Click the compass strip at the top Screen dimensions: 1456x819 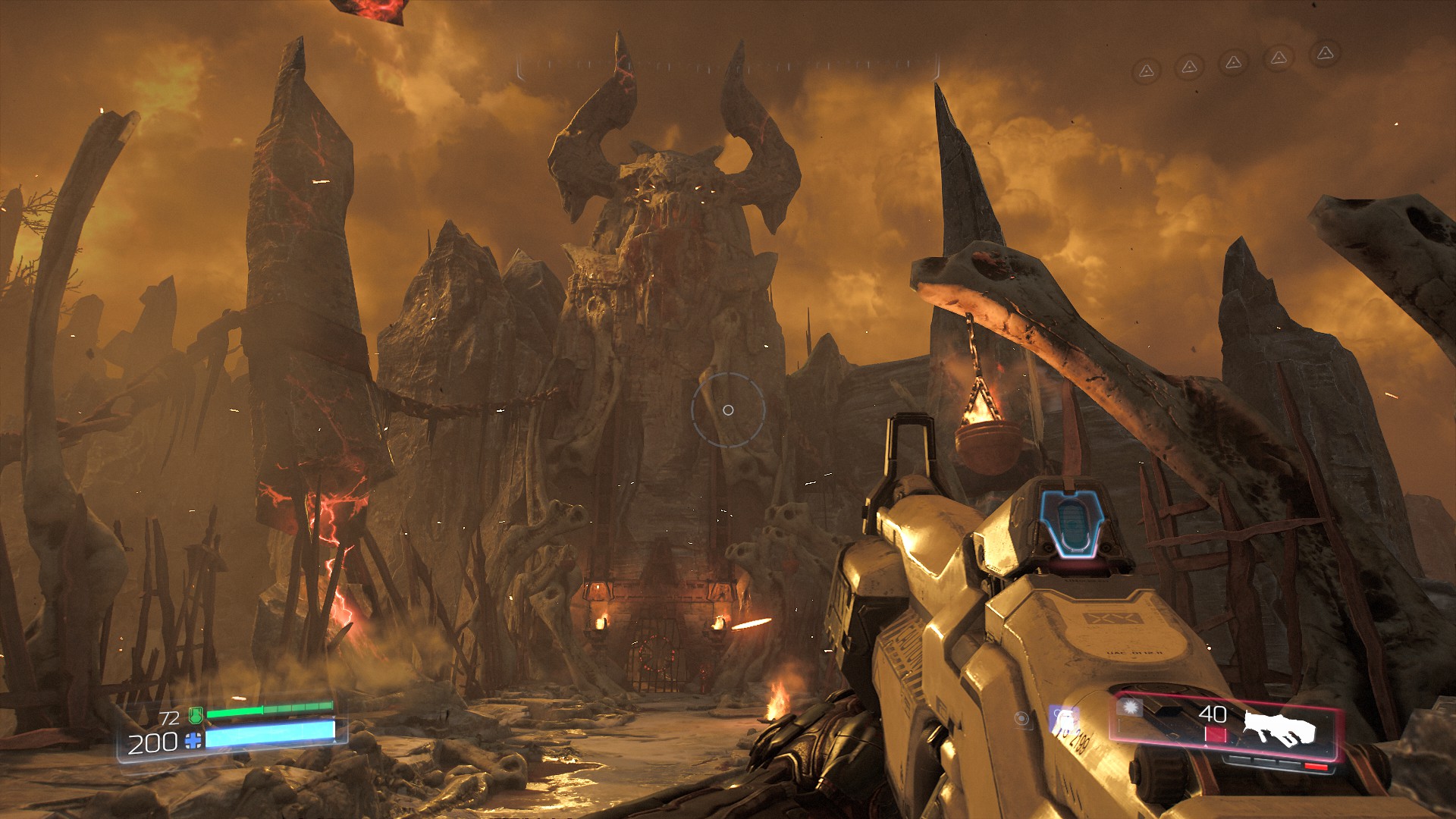coord(728,67)
